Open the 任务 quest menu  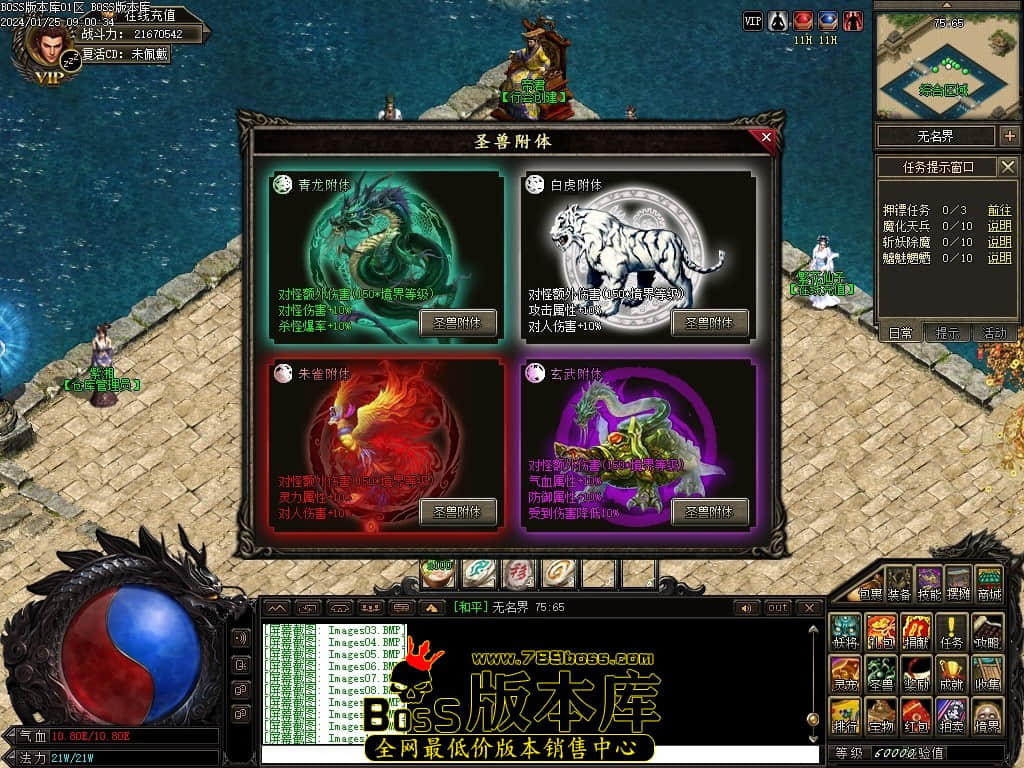(952, 631)
